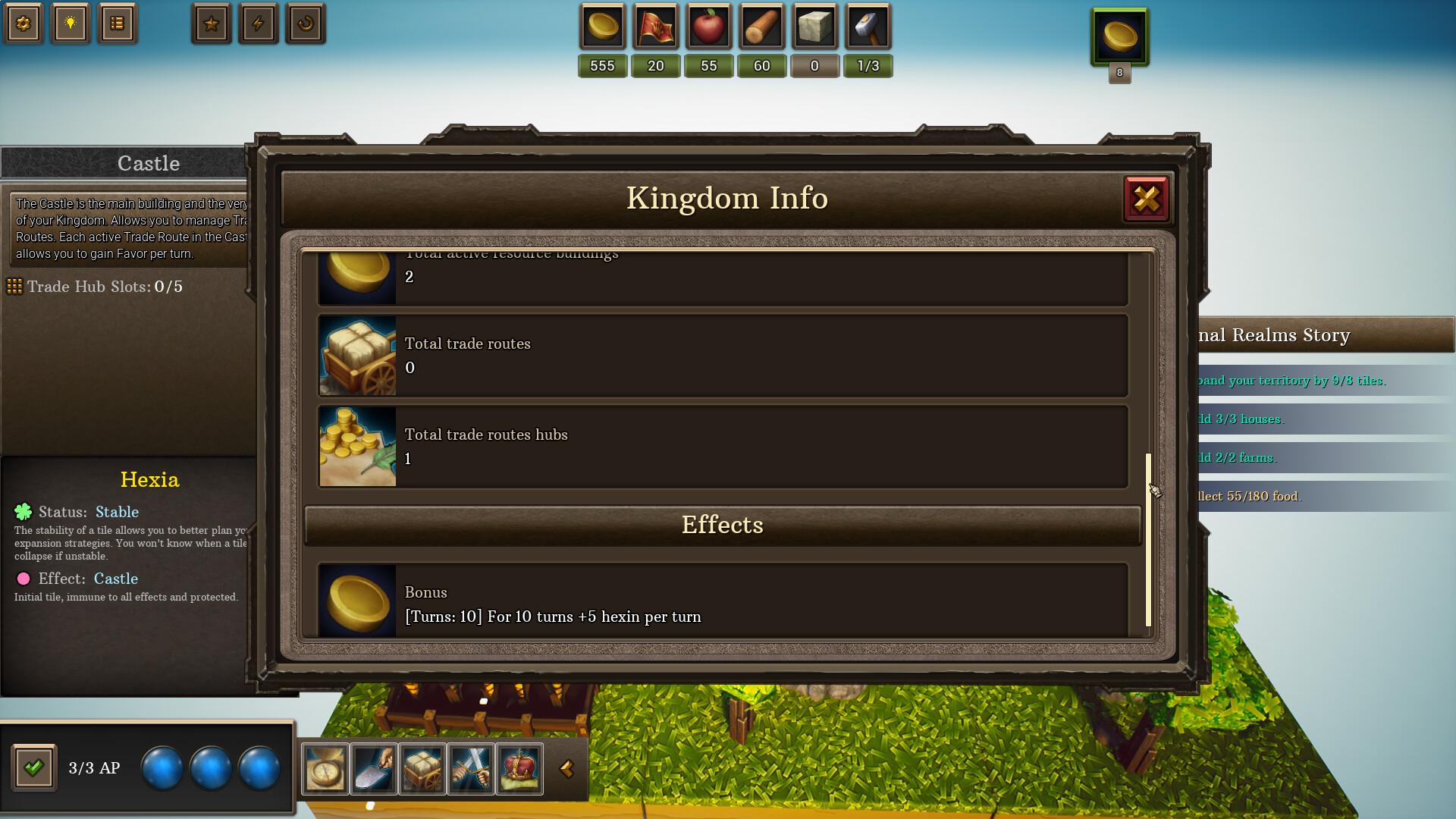Open the settings gear icon
The width and height of the screenshot is (1456, 819).
click(x=24, y=24)
